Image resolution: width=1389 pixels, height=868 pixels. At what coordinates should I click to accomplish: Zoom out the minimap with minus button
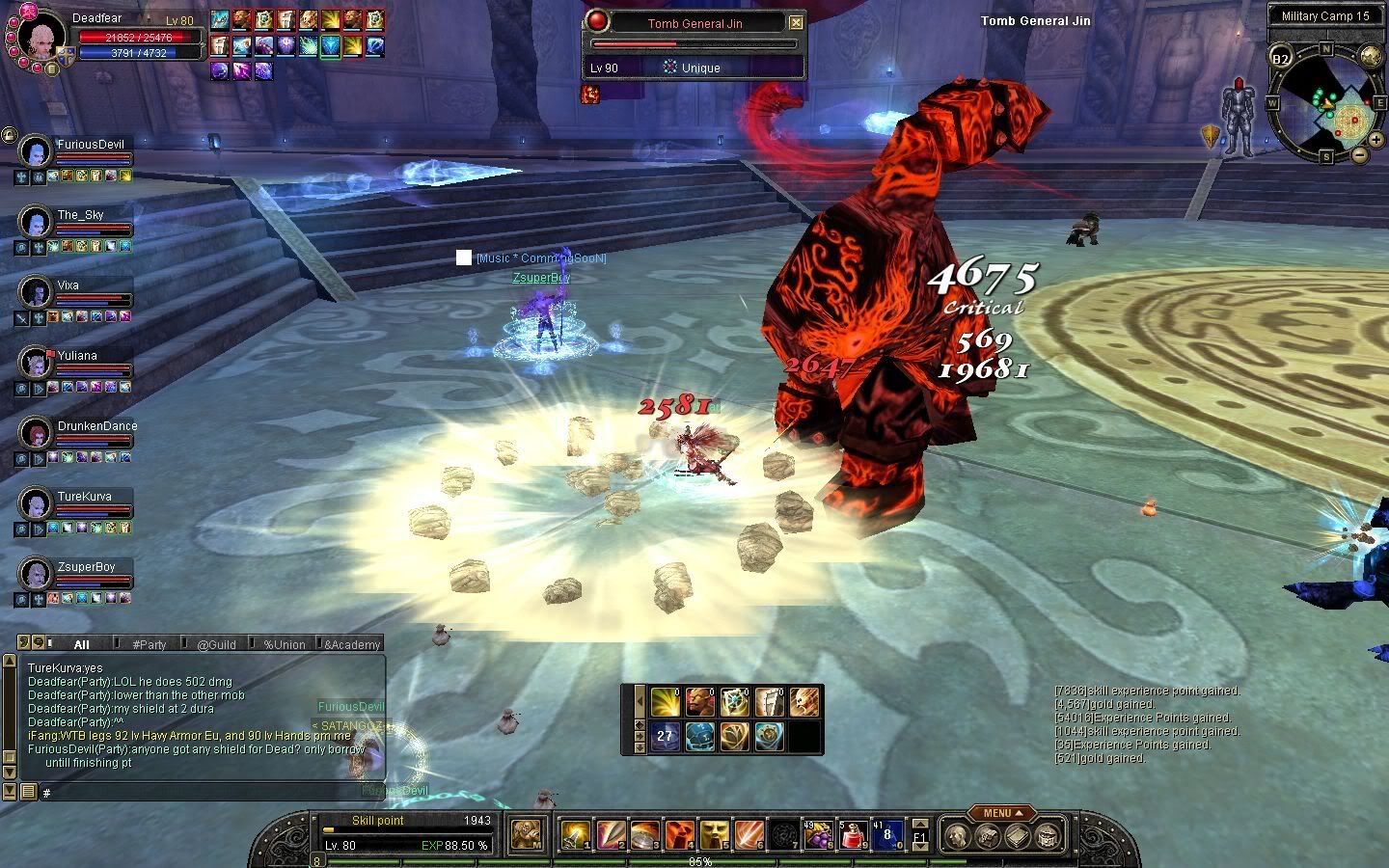pyautogui.click(x=1360, y=155)
